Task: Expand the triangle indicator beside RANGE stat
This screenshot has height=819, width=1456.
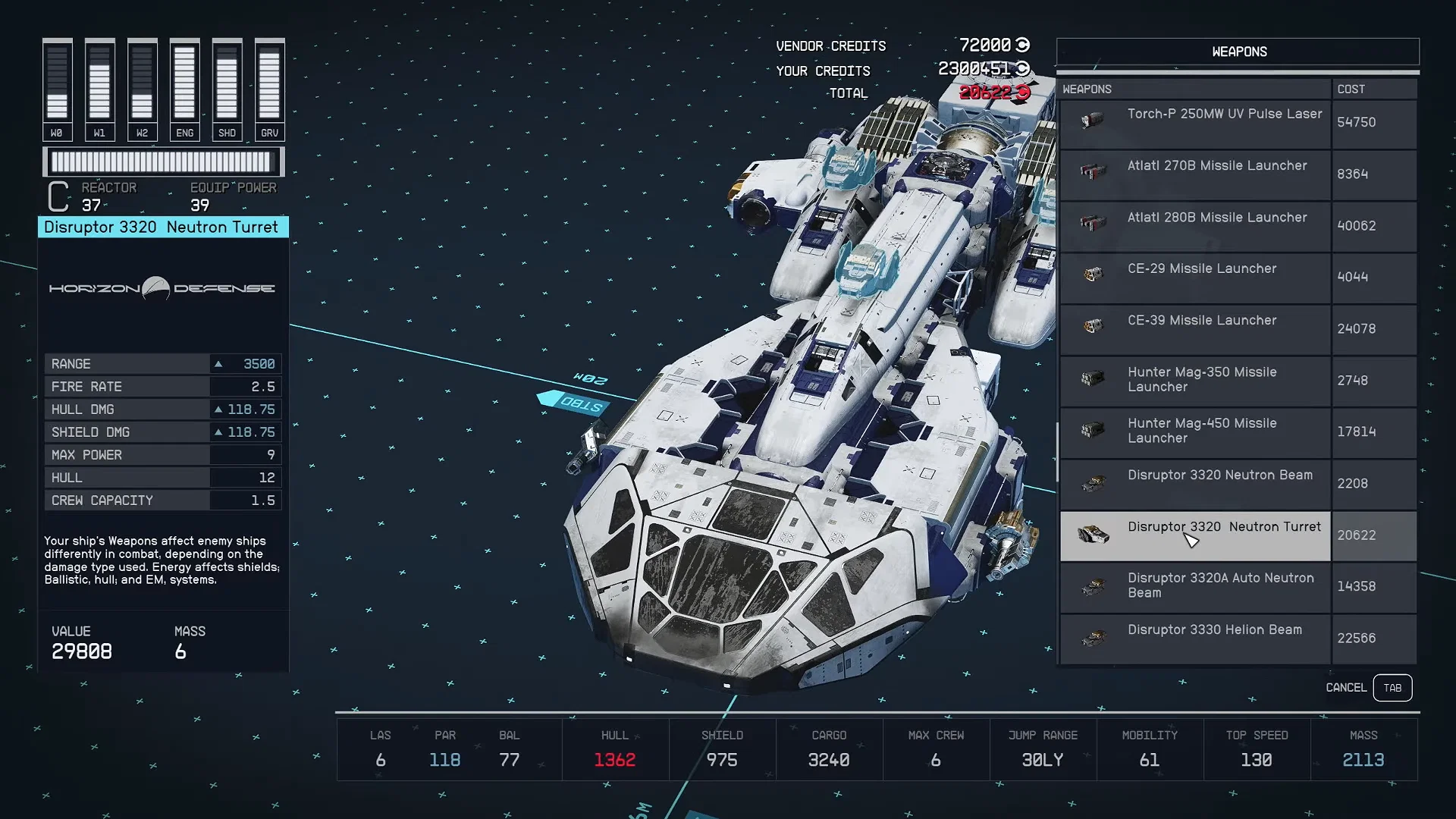Action: pos(219,363)
